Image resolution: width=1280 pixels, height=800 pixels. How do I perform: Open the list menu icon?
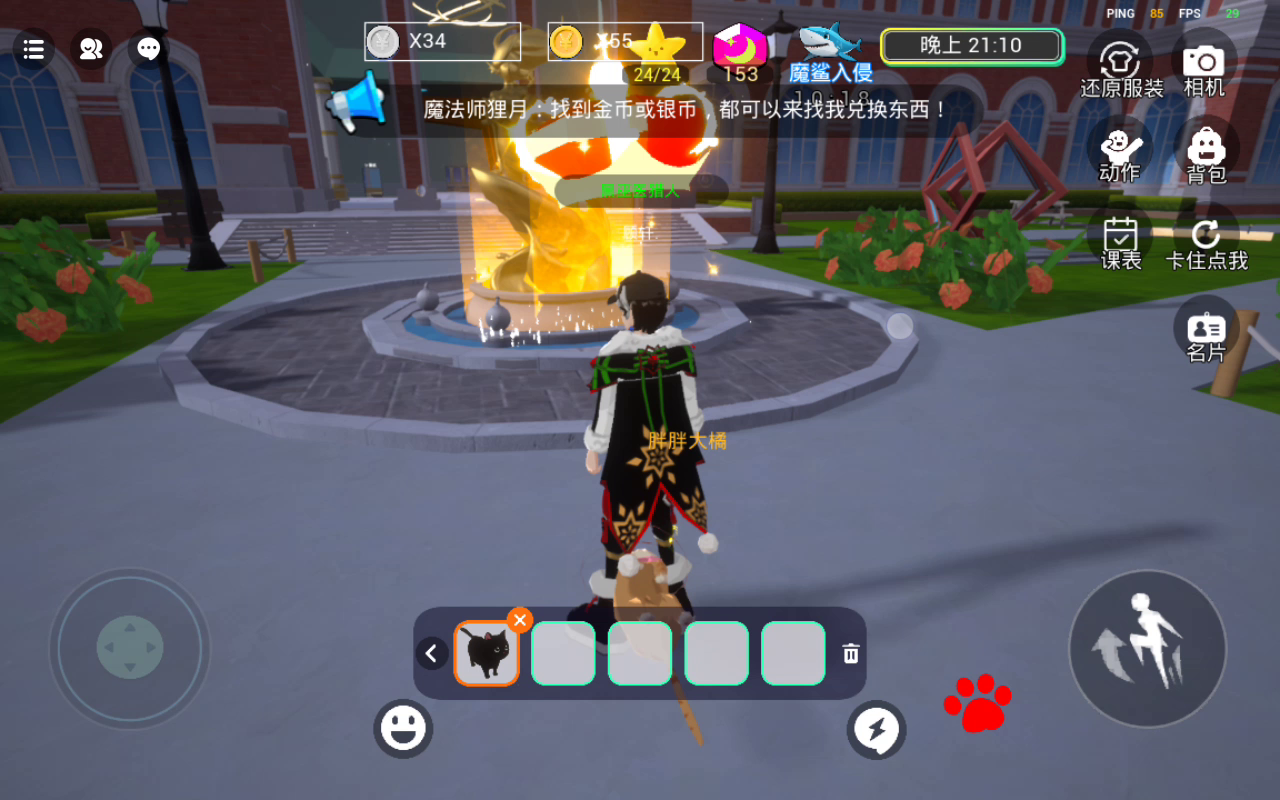pos(33,49)
